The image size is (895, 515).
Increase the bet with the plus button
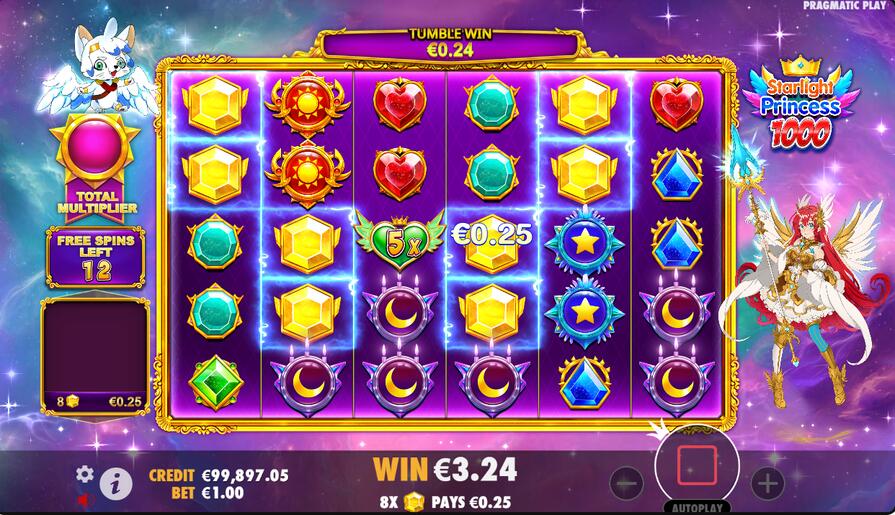pyautogui.click(x=767, y=484)
